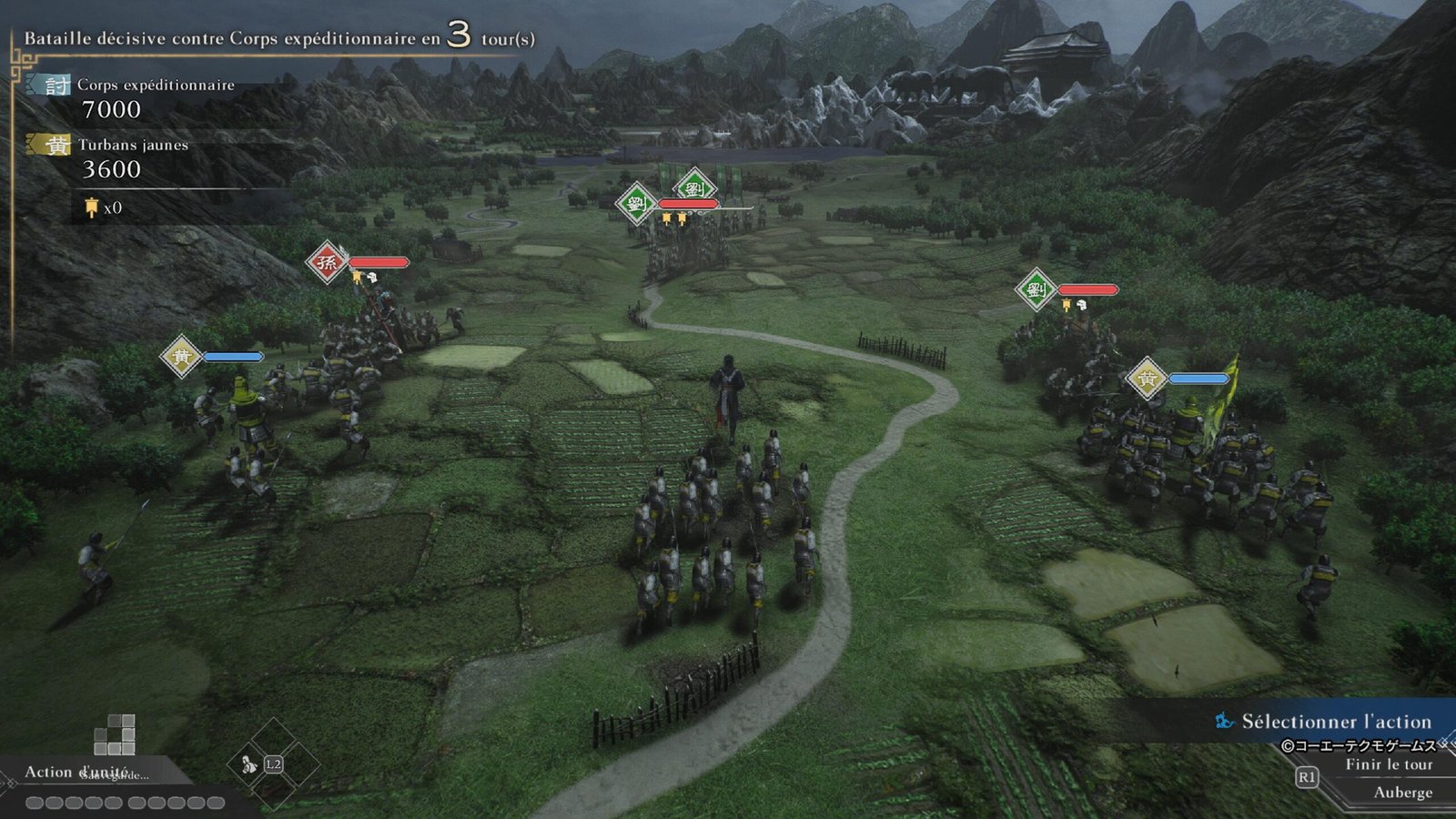This screenshot has height=819, width=1456.
Task: Choose Finir le tour
Action: [x=1388, y=765]
